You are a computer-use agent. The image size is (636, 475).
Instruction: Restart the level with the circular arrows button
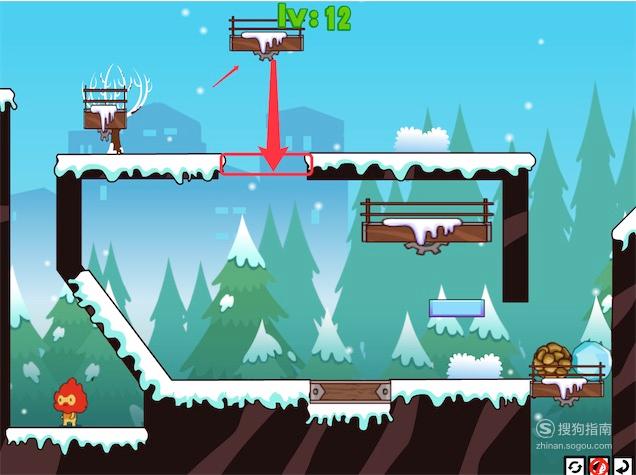[x=575, y=466]
